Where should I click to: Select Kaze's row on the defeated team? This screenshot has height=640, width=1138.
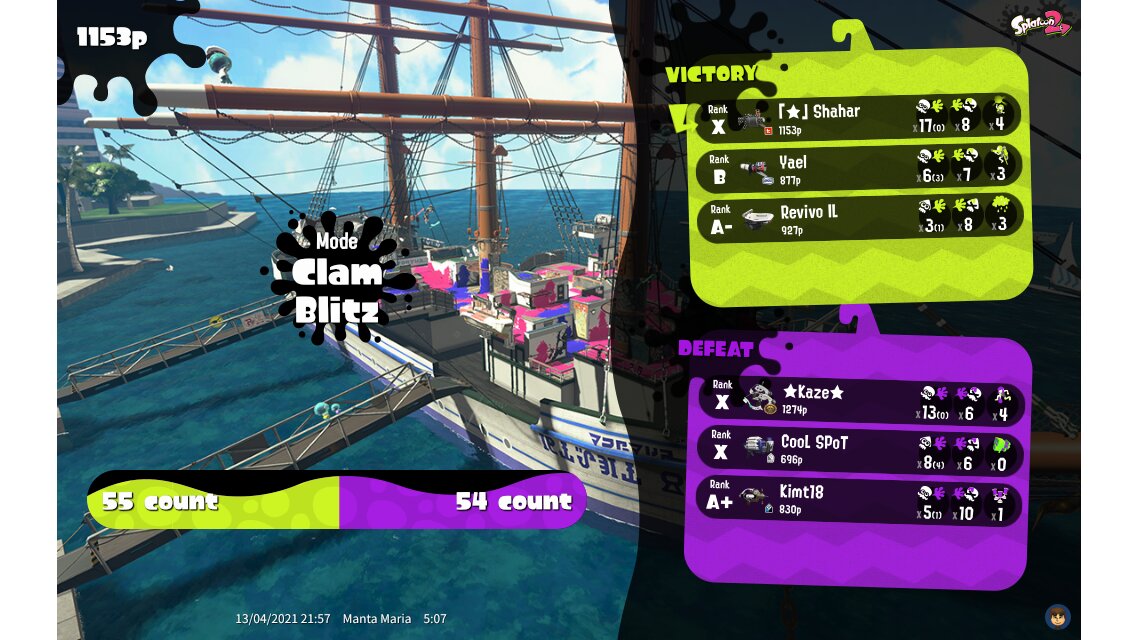(858, 400)
